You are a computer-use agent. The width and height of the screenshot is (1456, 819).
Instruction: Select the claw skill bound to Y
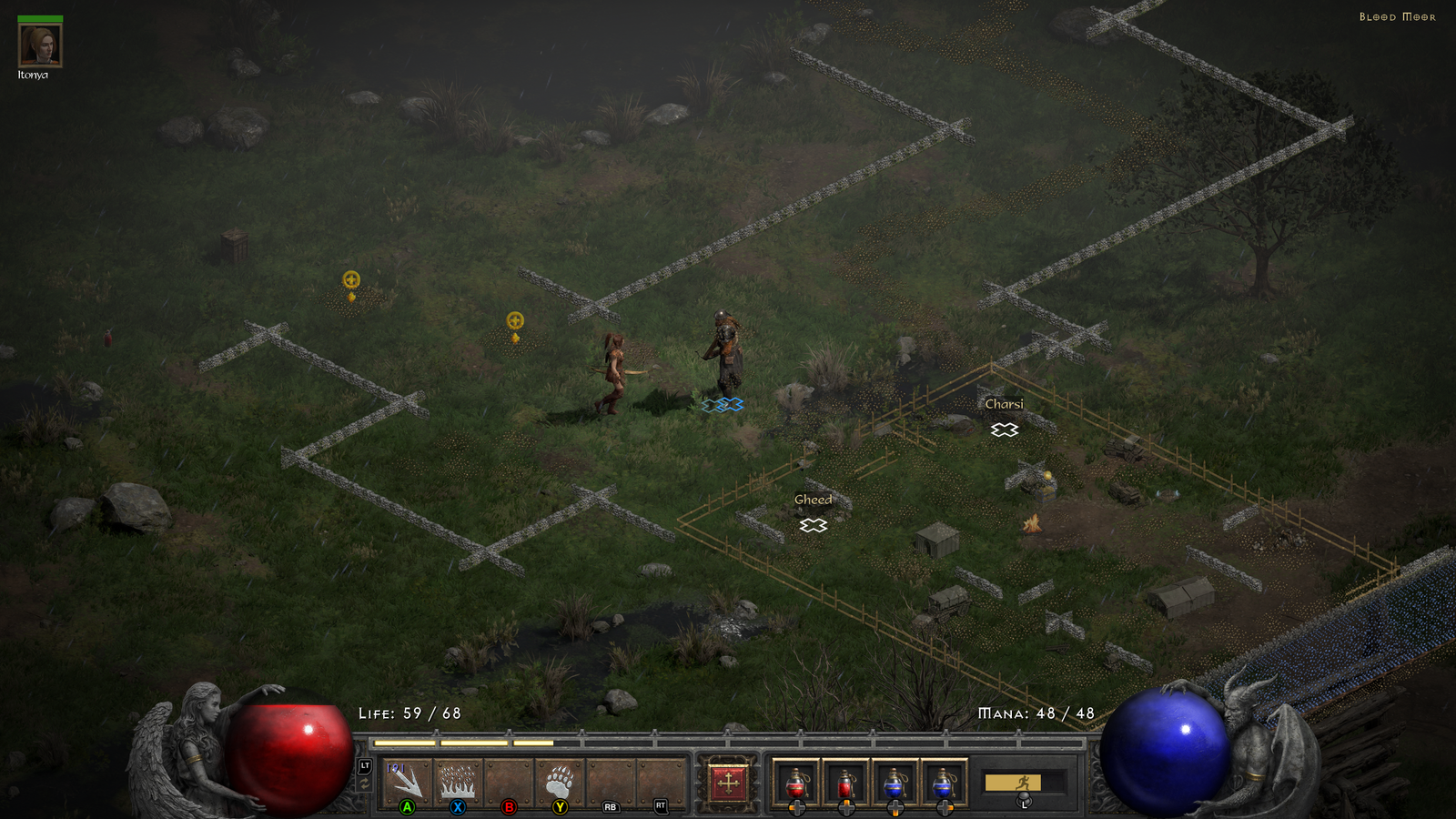click(x=560, y=778)
